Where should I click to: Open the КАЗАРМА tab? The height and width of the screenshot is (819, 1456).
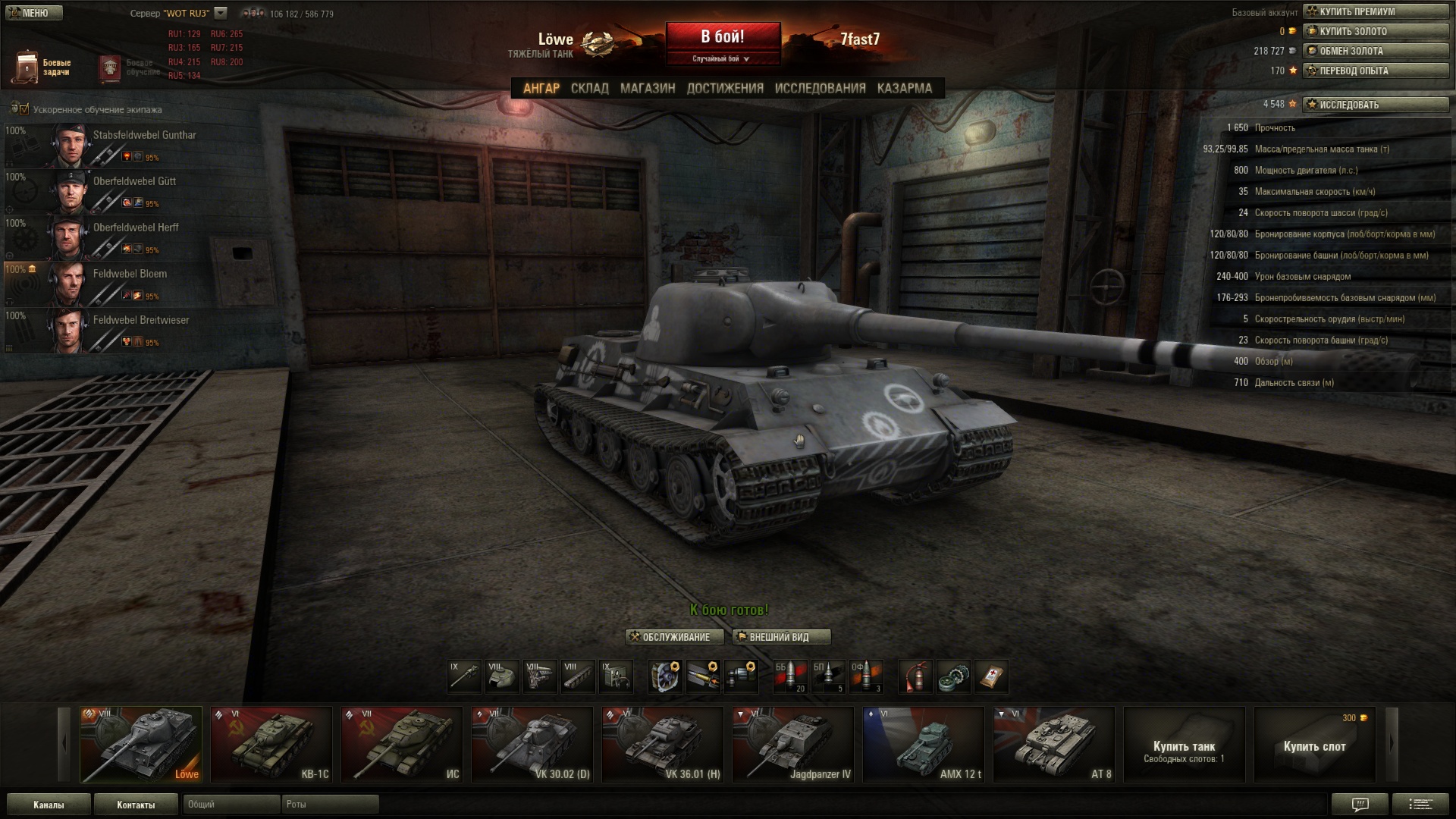click(904, 88)
